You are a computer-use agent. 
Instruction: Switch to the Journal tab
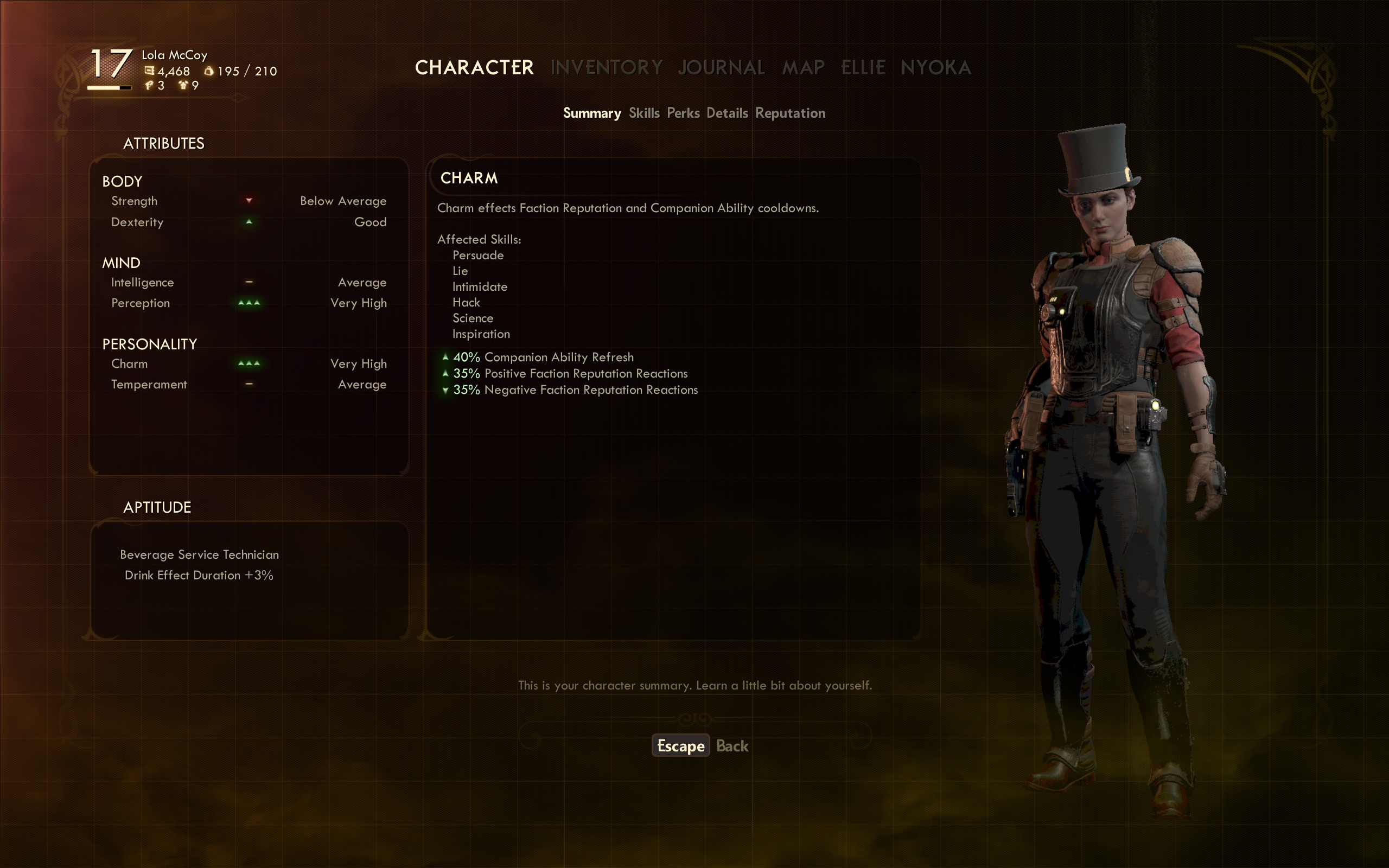click(721, 68)
